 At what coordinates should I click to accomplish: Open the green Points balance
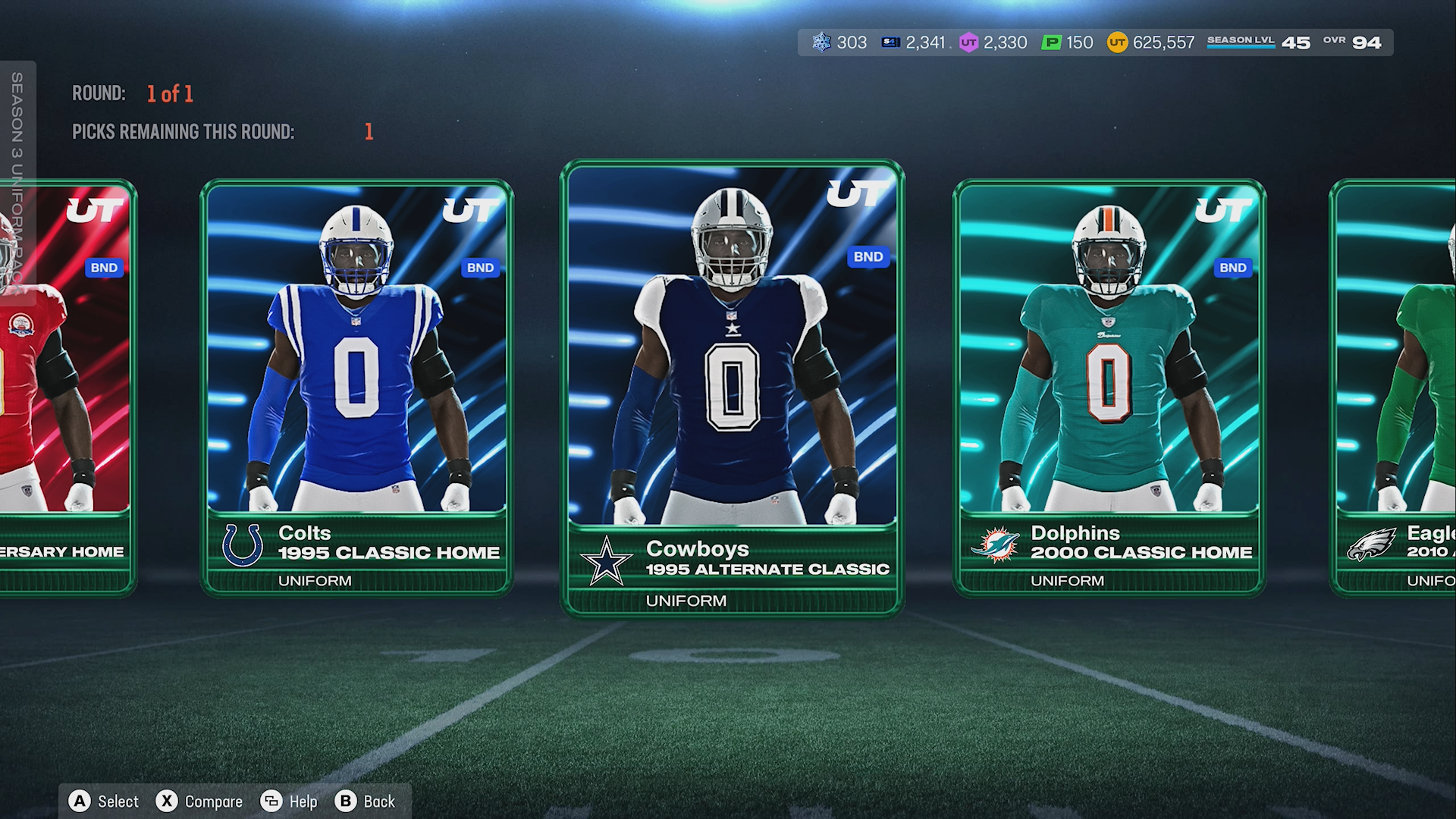point(1068,42)
